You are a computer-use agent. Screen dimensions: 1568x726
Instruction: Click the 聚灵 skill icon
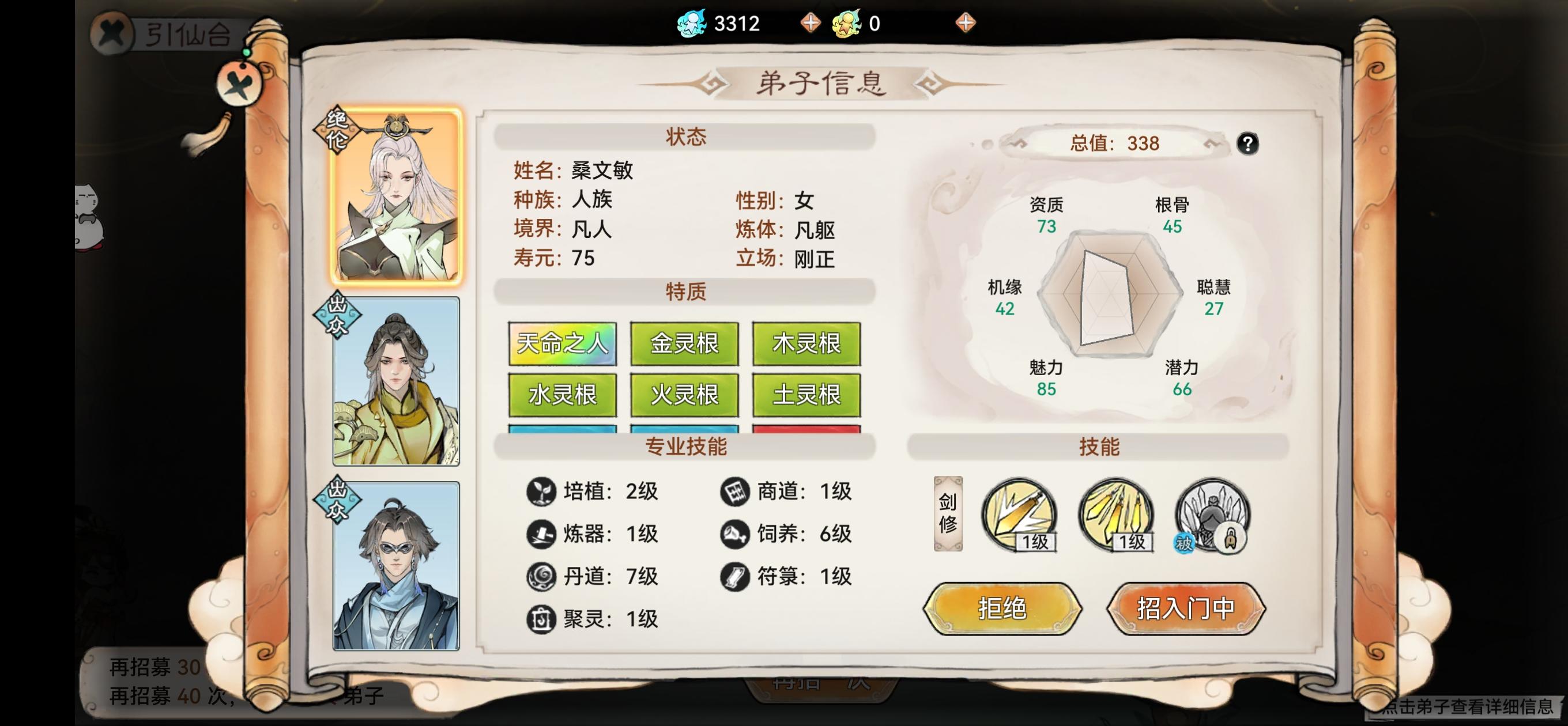point(541,619)
